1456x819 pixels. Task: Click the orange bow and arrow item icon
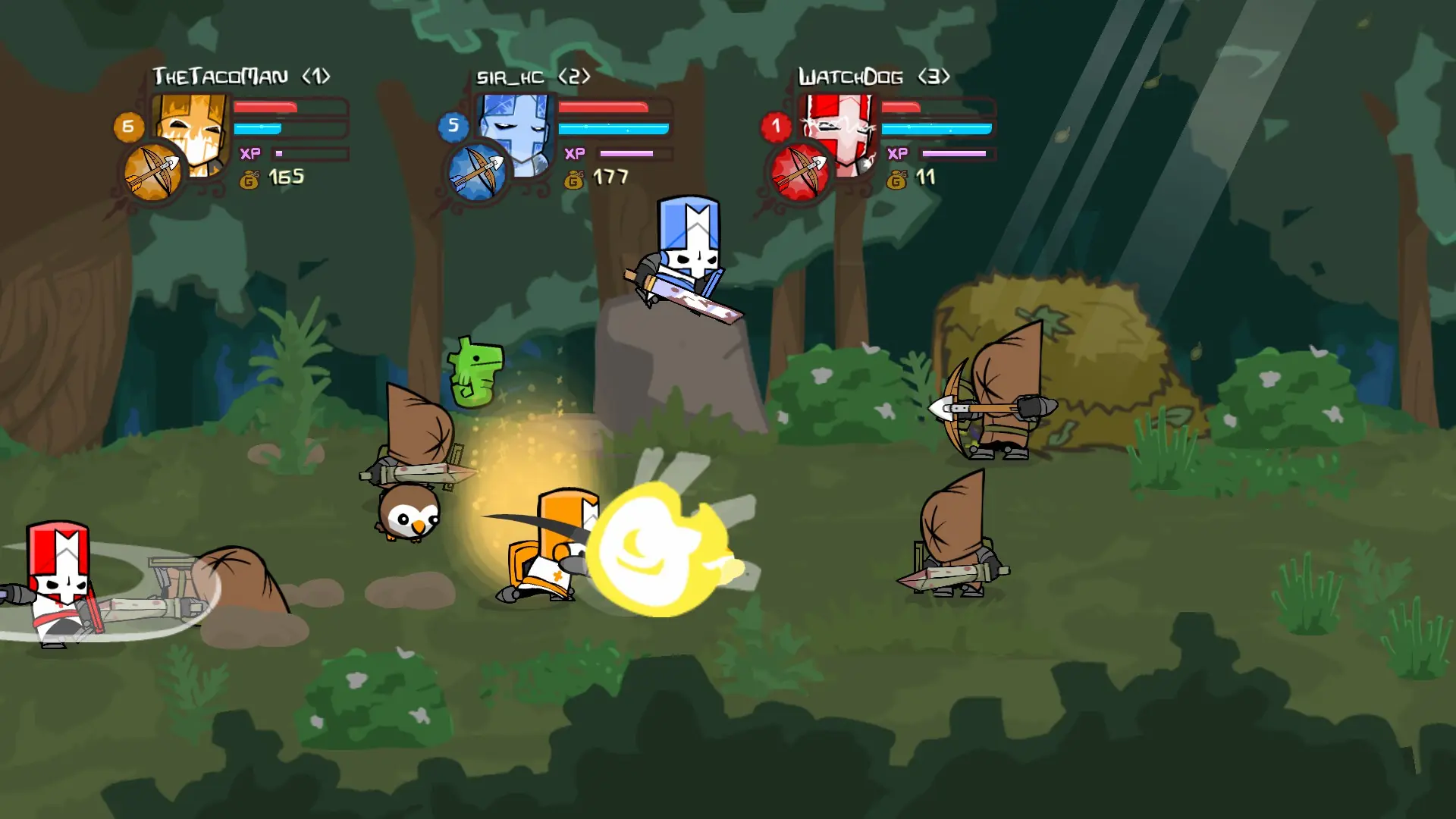click(153, 172)
